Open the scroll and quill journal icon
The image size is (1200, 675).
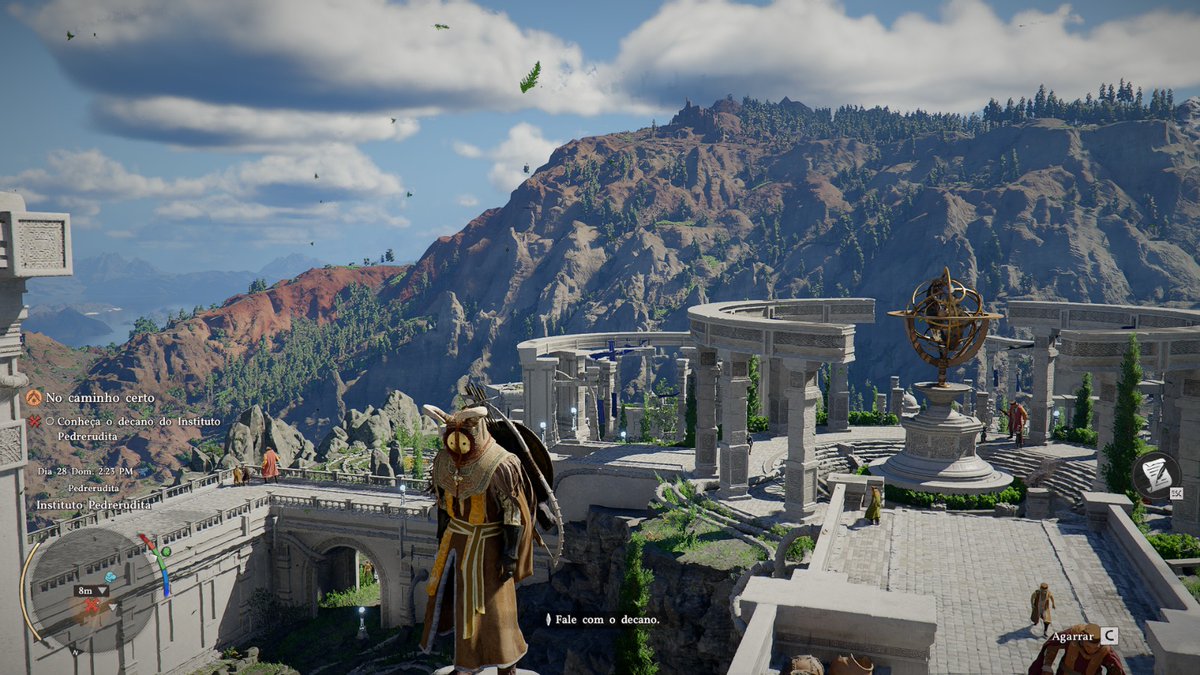(1155, 475)
